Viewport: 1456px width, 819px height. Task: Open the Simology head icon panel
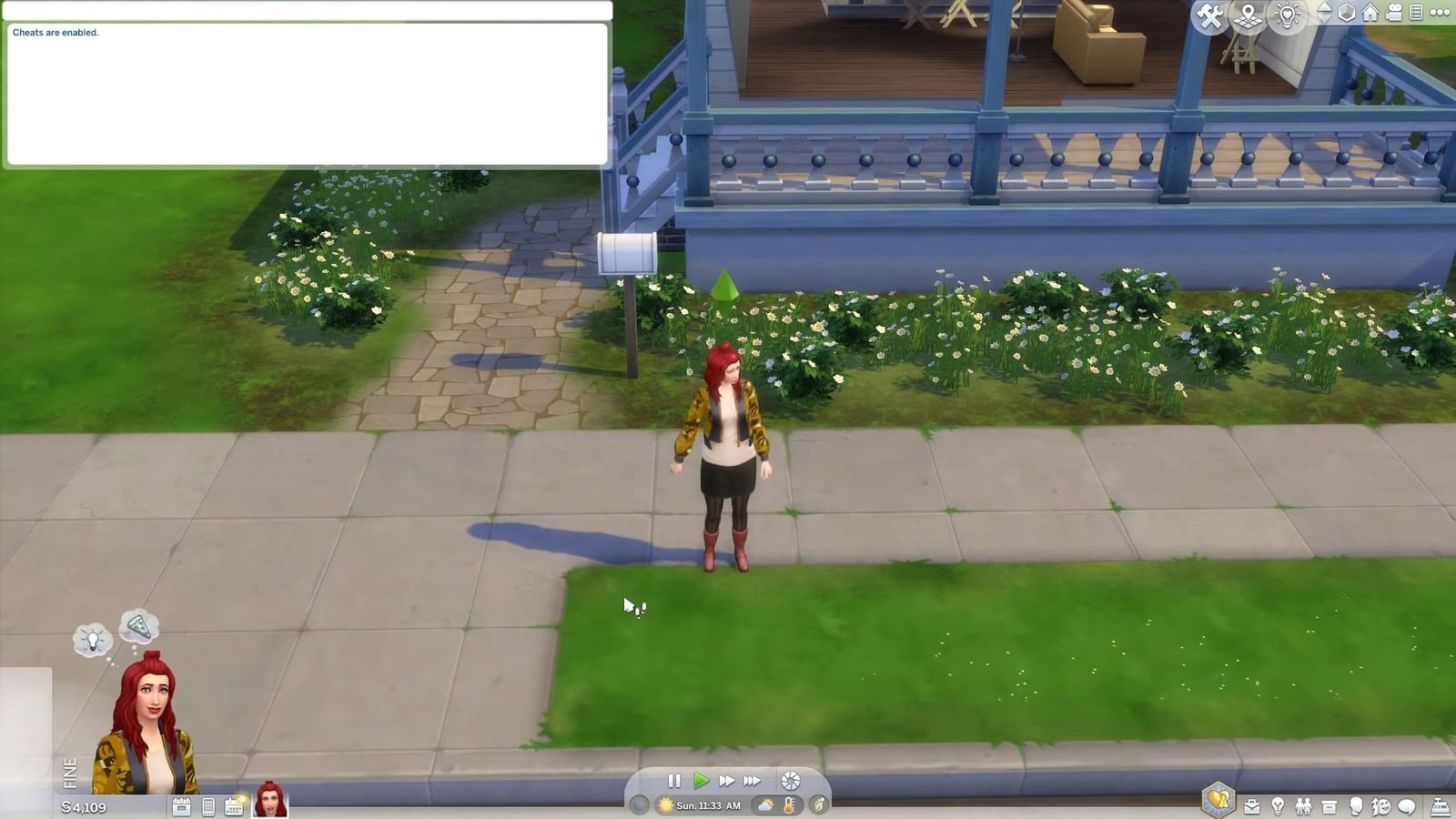click(x=1355, y=807)
